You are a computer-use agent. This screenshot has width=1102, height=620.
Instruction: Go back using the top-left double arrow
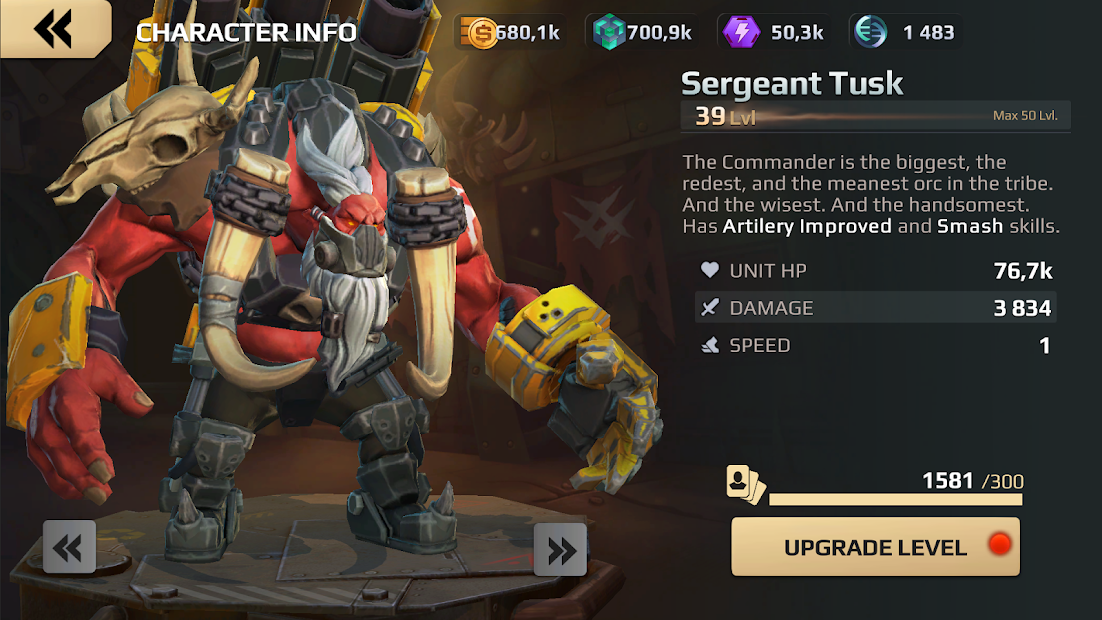pos(54,29)
